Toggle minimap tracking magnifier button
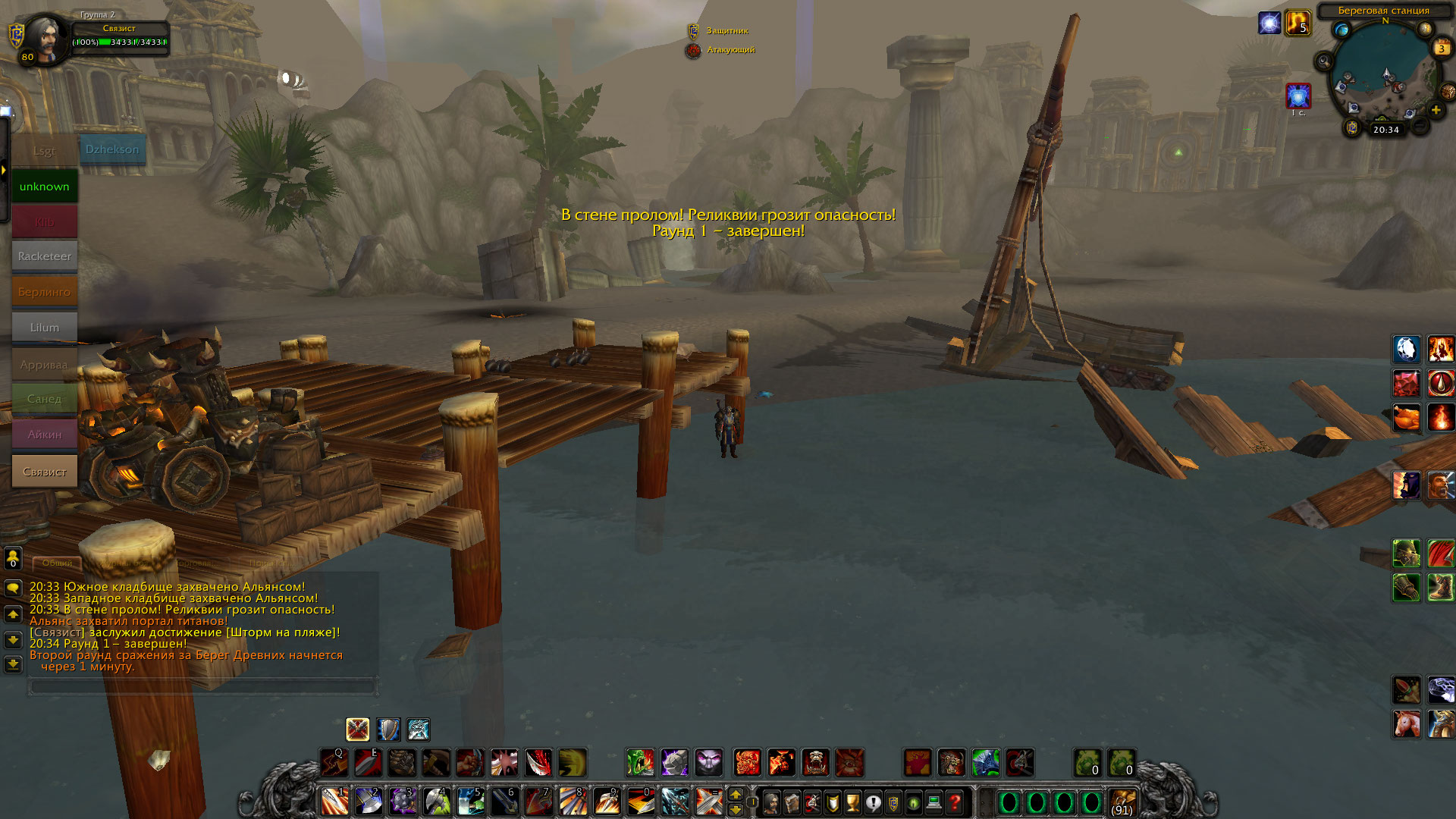 (1324, 61)
